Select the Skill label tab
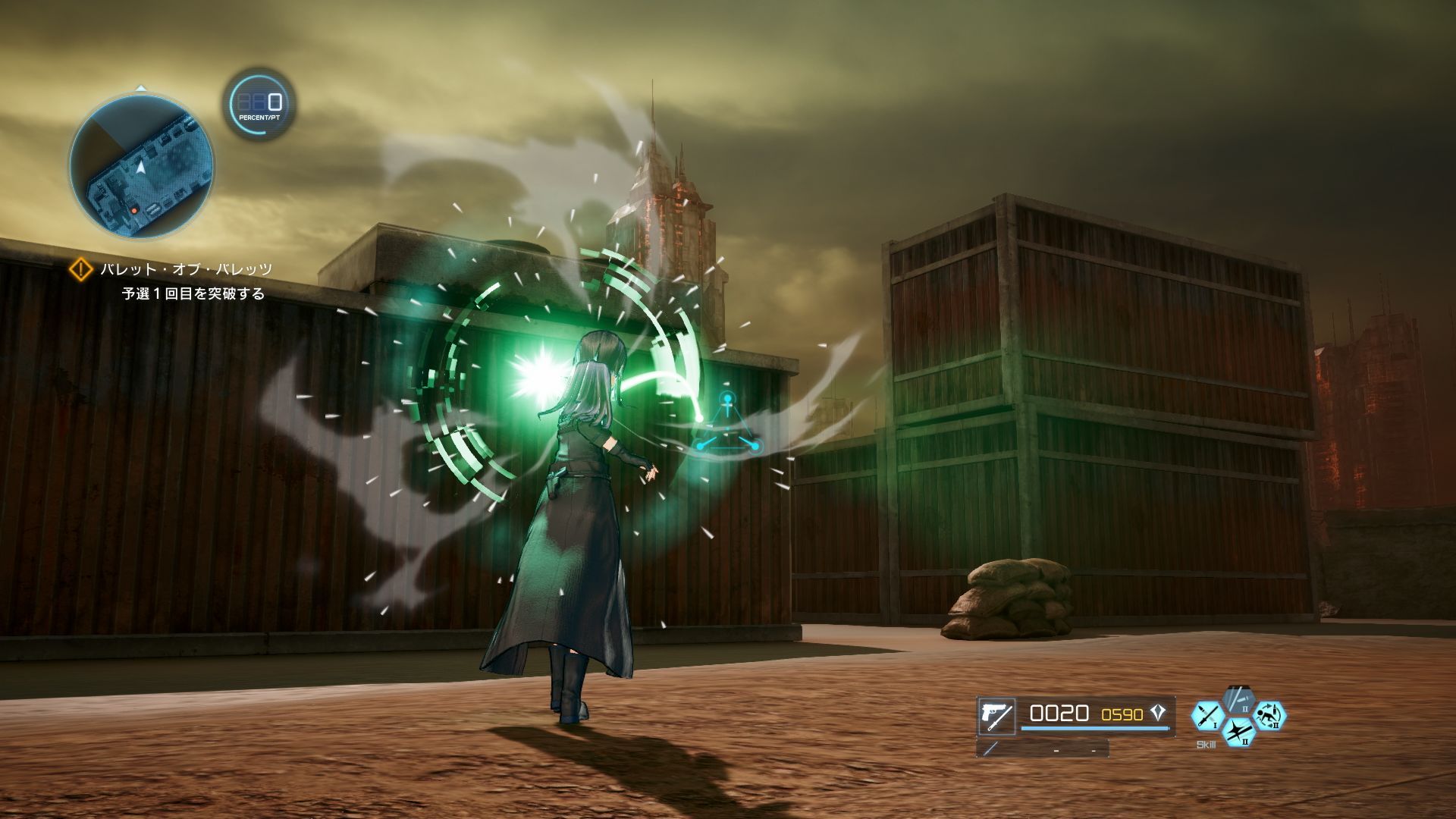 click(x=1206, y=744)
